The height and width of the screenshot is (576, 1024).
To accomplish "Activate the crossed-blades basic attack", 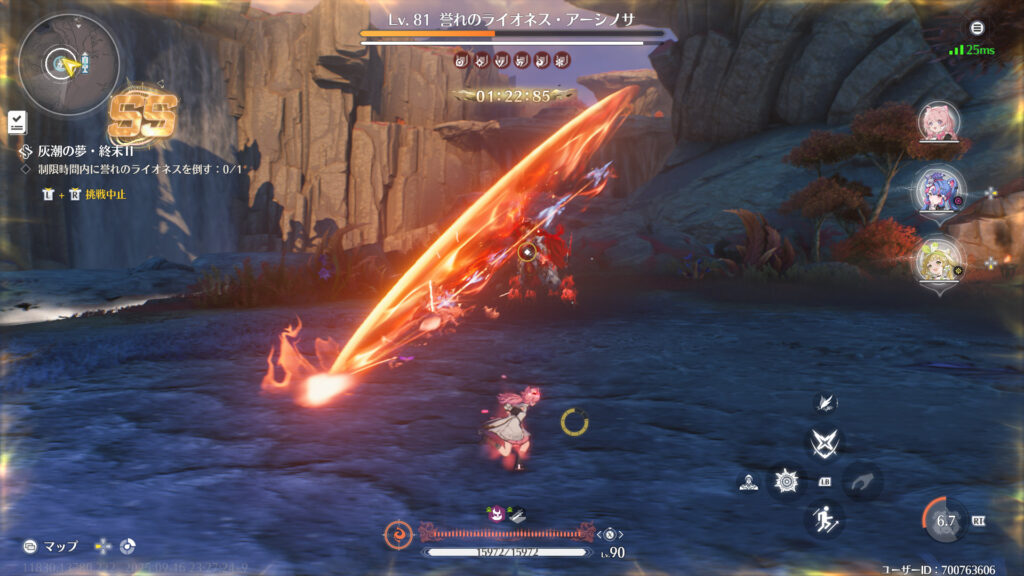I will [x=825, y=441].
